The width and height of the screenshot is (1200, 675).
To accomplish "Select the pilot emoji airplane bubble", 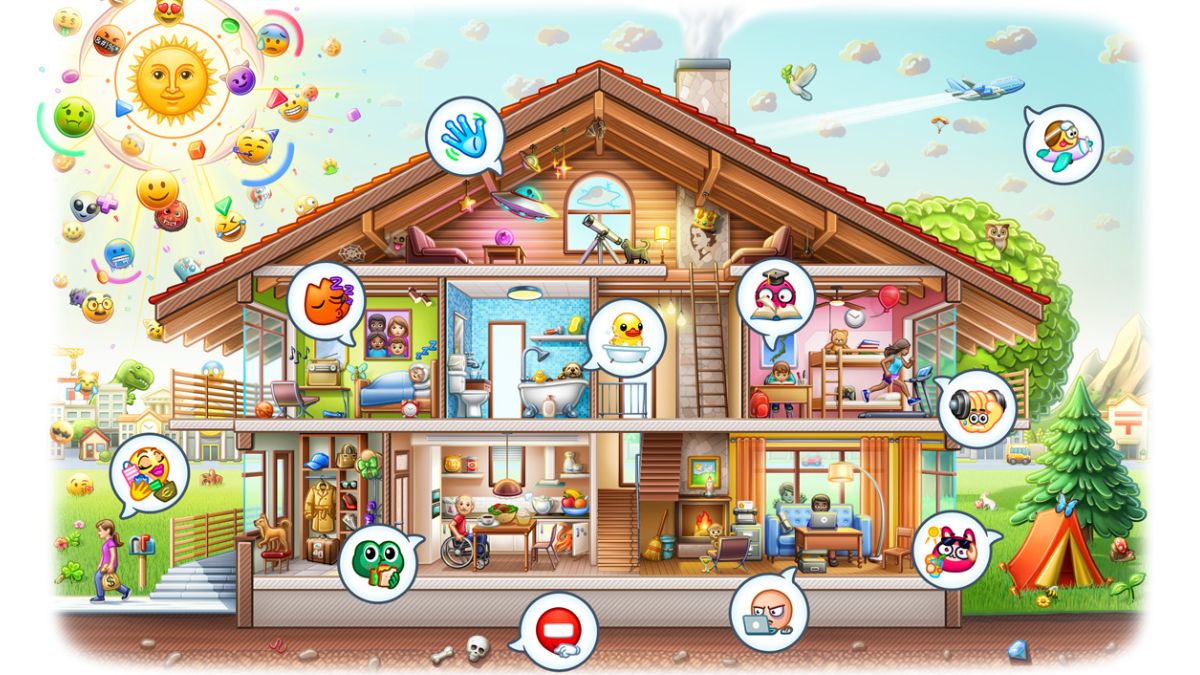I will 1063,144.
